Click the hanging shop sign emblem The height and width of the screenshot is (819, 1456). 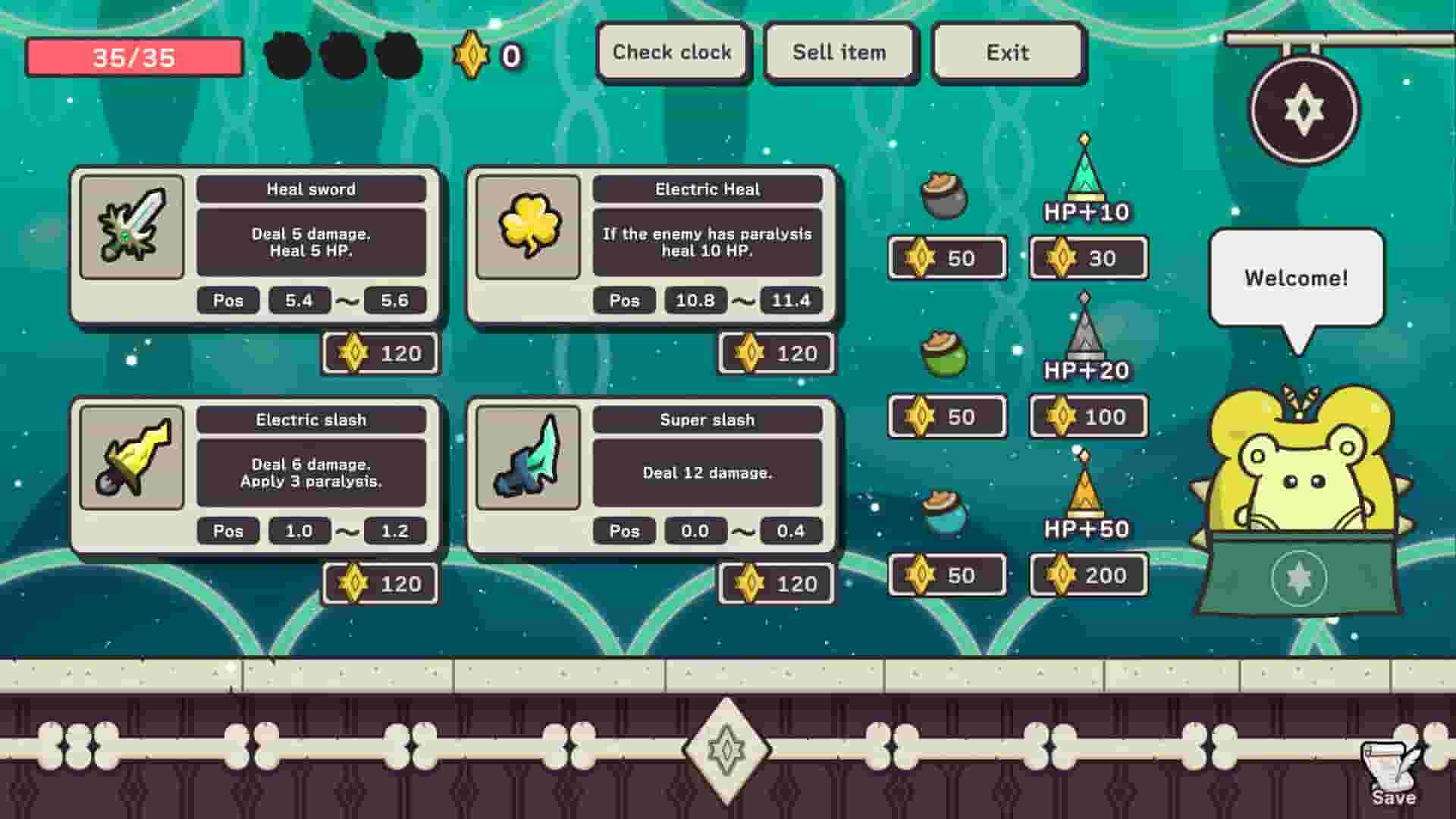pos(1304,110)
